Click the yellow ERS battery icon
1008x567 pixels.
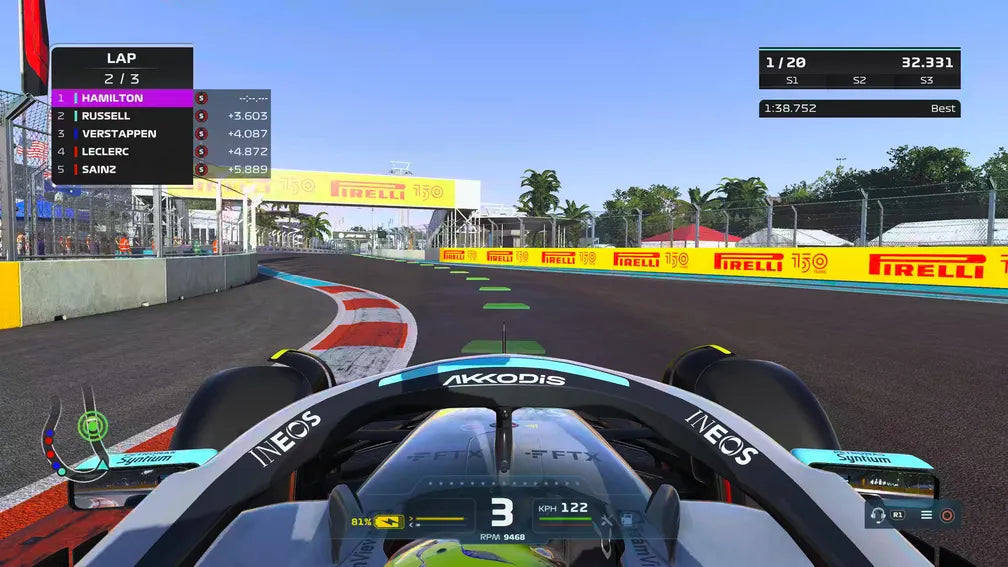(x=388, y=521)
